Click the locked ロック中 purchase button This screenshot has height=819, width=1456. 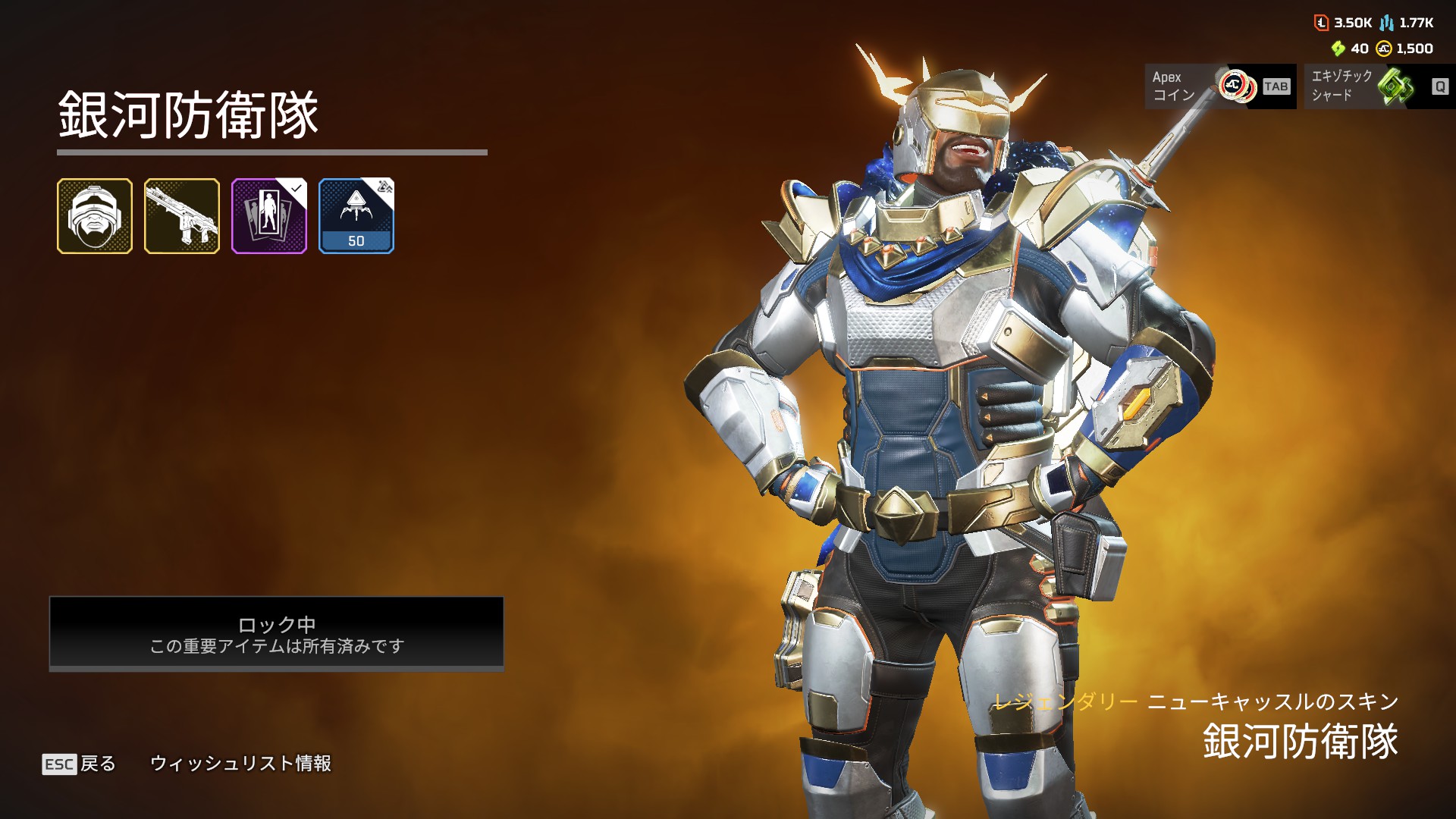(x=277, y=634)
